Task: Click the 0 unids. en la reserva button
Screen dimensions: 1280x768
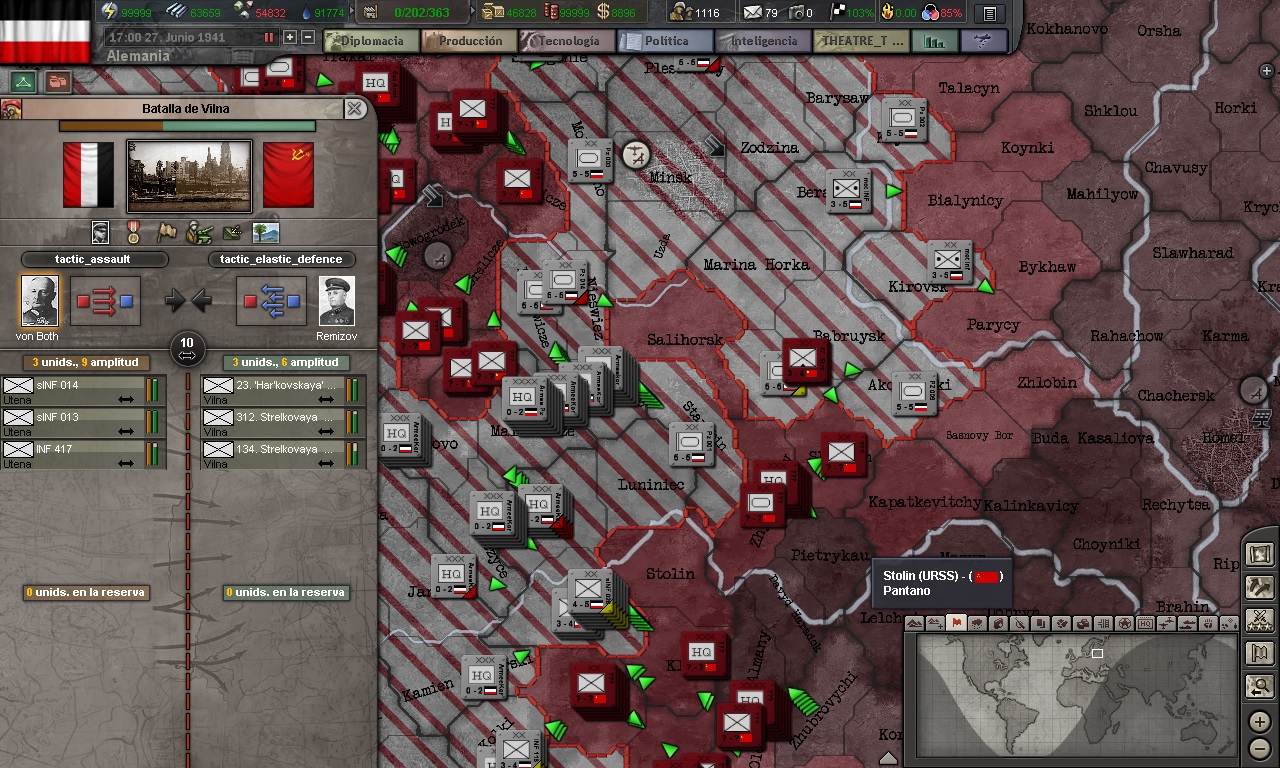Action: pyautogui.click(x=85, y=592)
